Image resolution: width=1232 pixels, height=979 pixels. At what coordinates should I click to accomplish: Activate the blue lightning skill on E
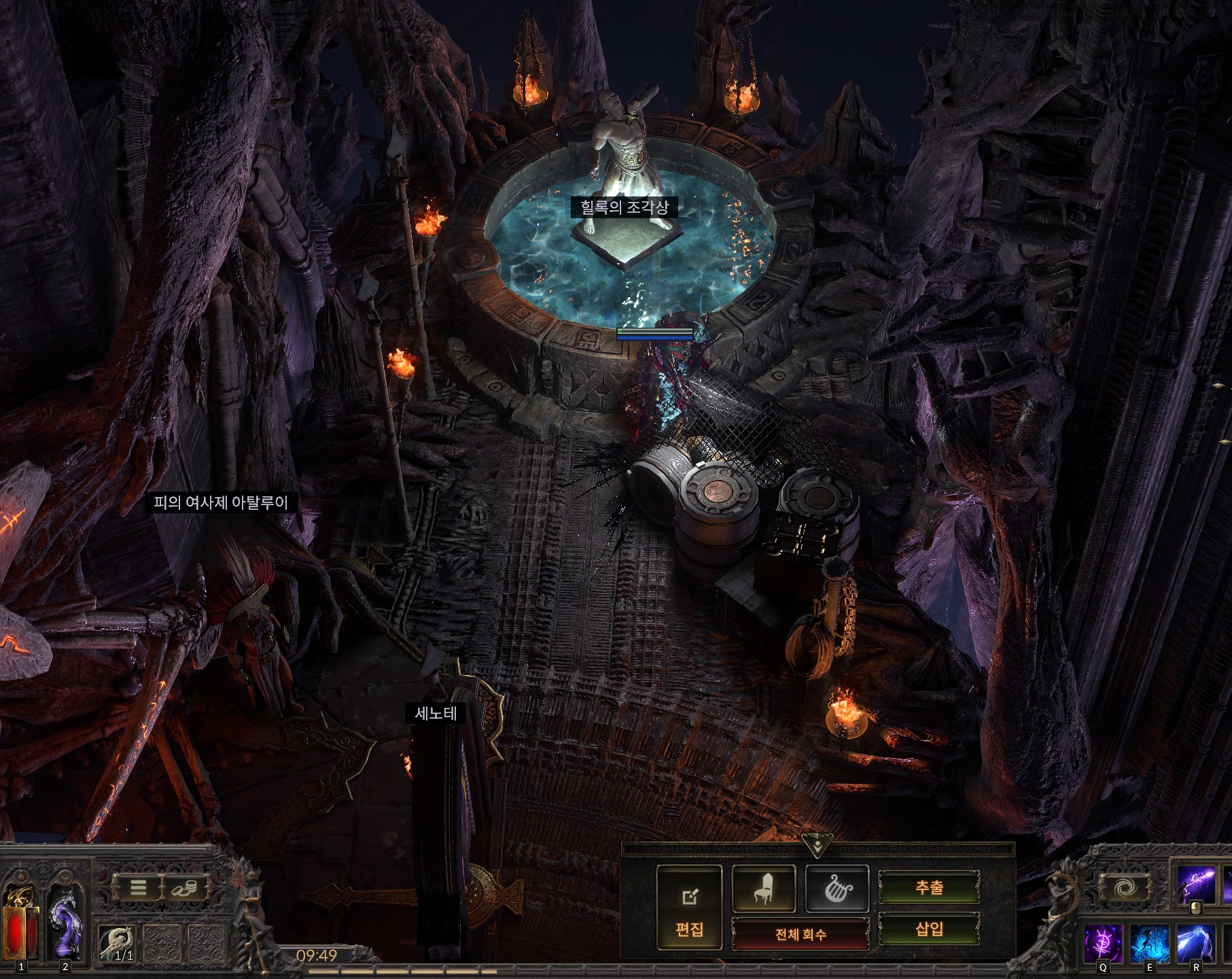[x=1149, y=944]
